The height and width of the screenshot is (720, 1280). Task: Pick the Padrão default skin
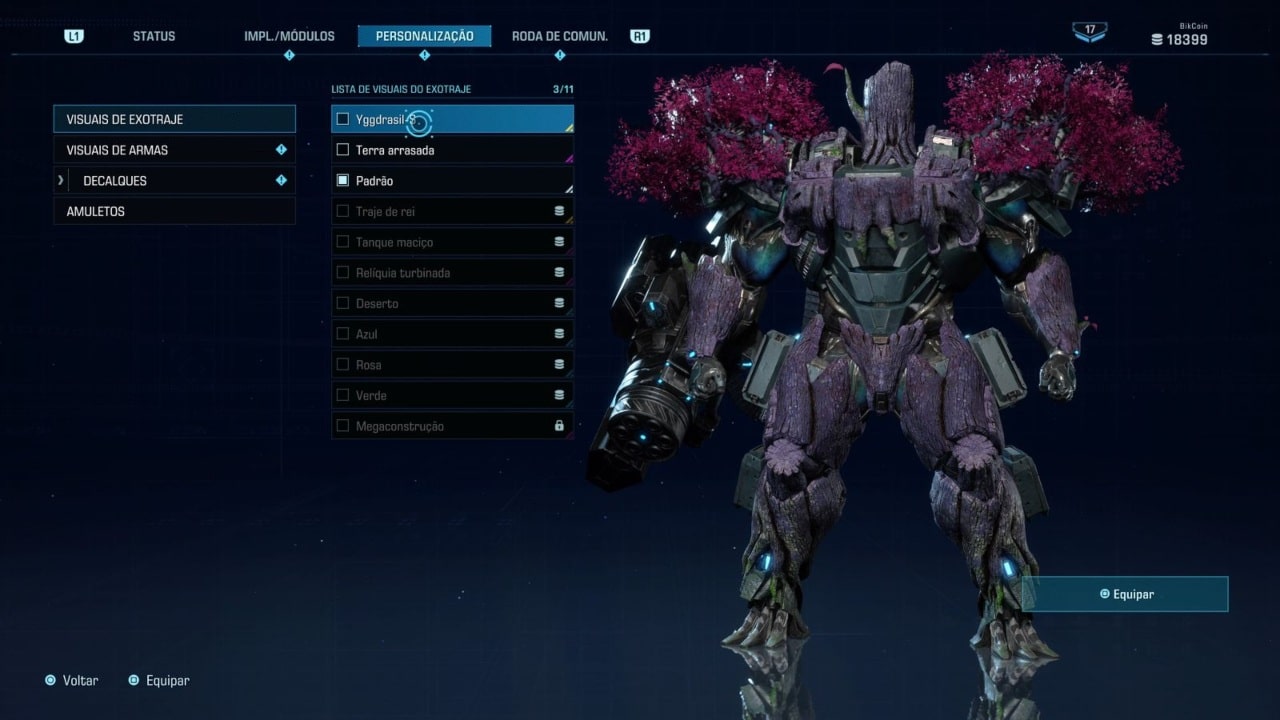(x=452, y=181)
